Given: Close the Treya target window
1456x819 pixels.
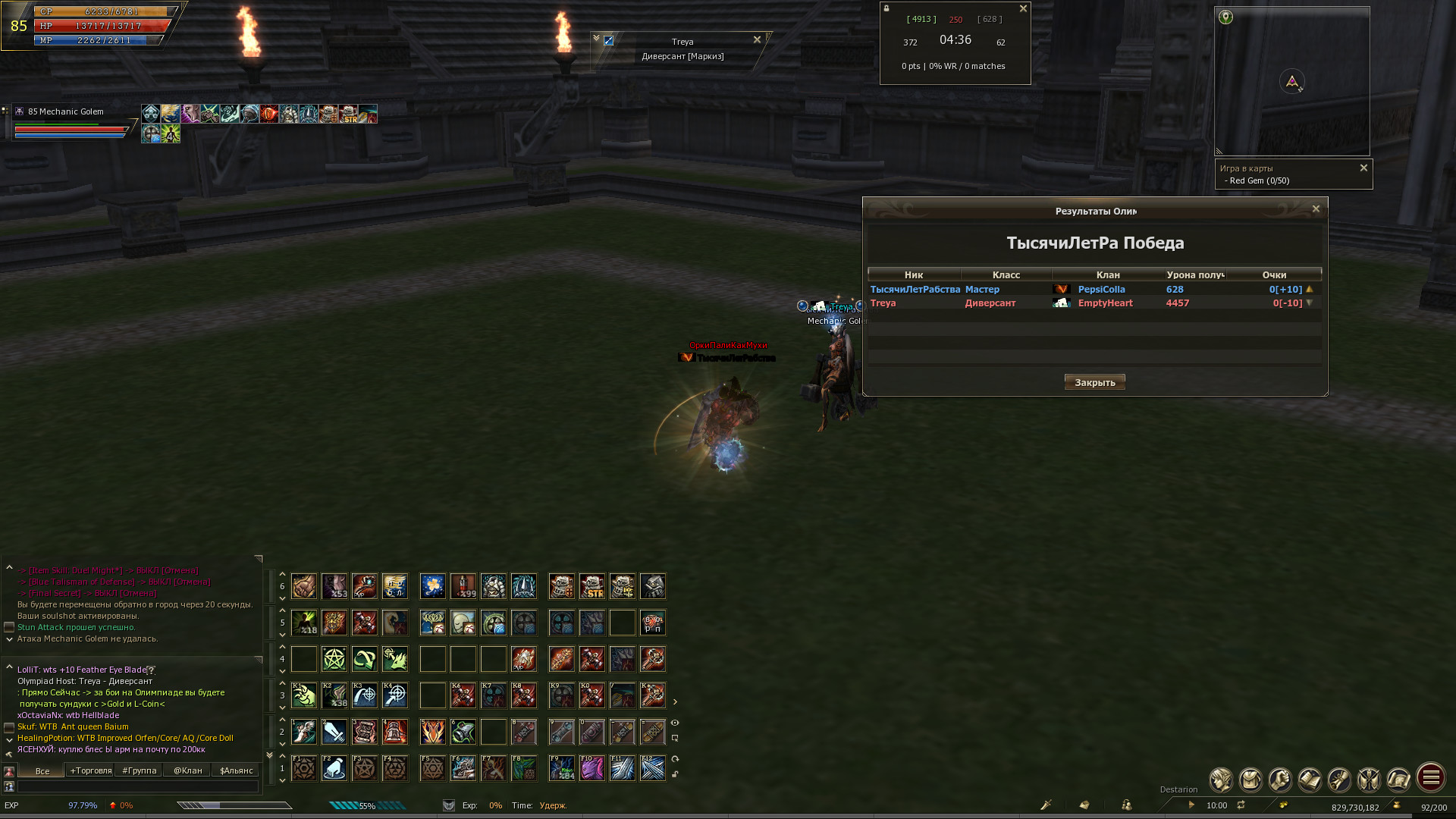Looking at the screenshot, I should [x=757, y=39].
